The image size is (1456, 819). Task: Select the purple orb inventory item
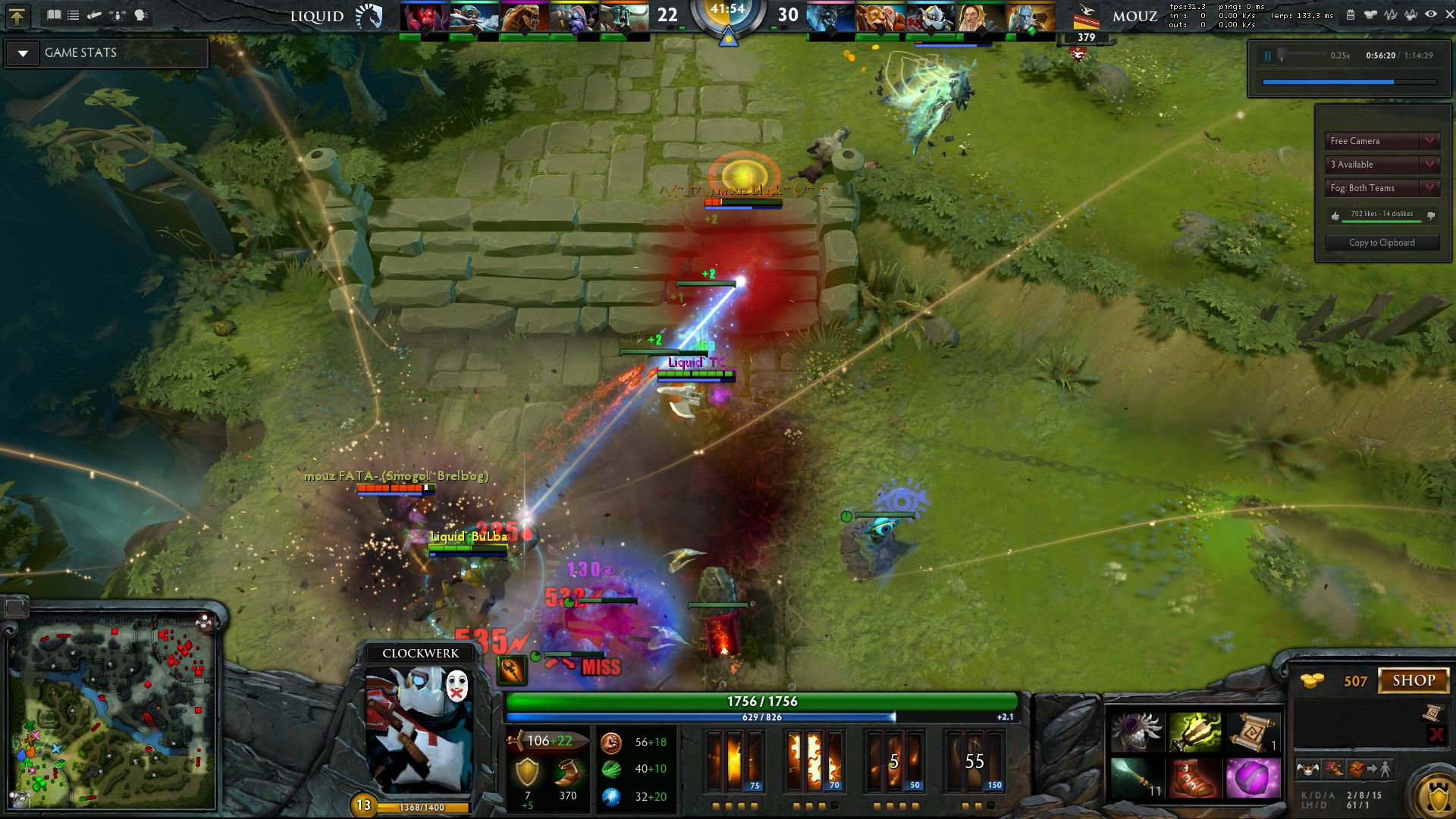click(x=1253, y=778)
